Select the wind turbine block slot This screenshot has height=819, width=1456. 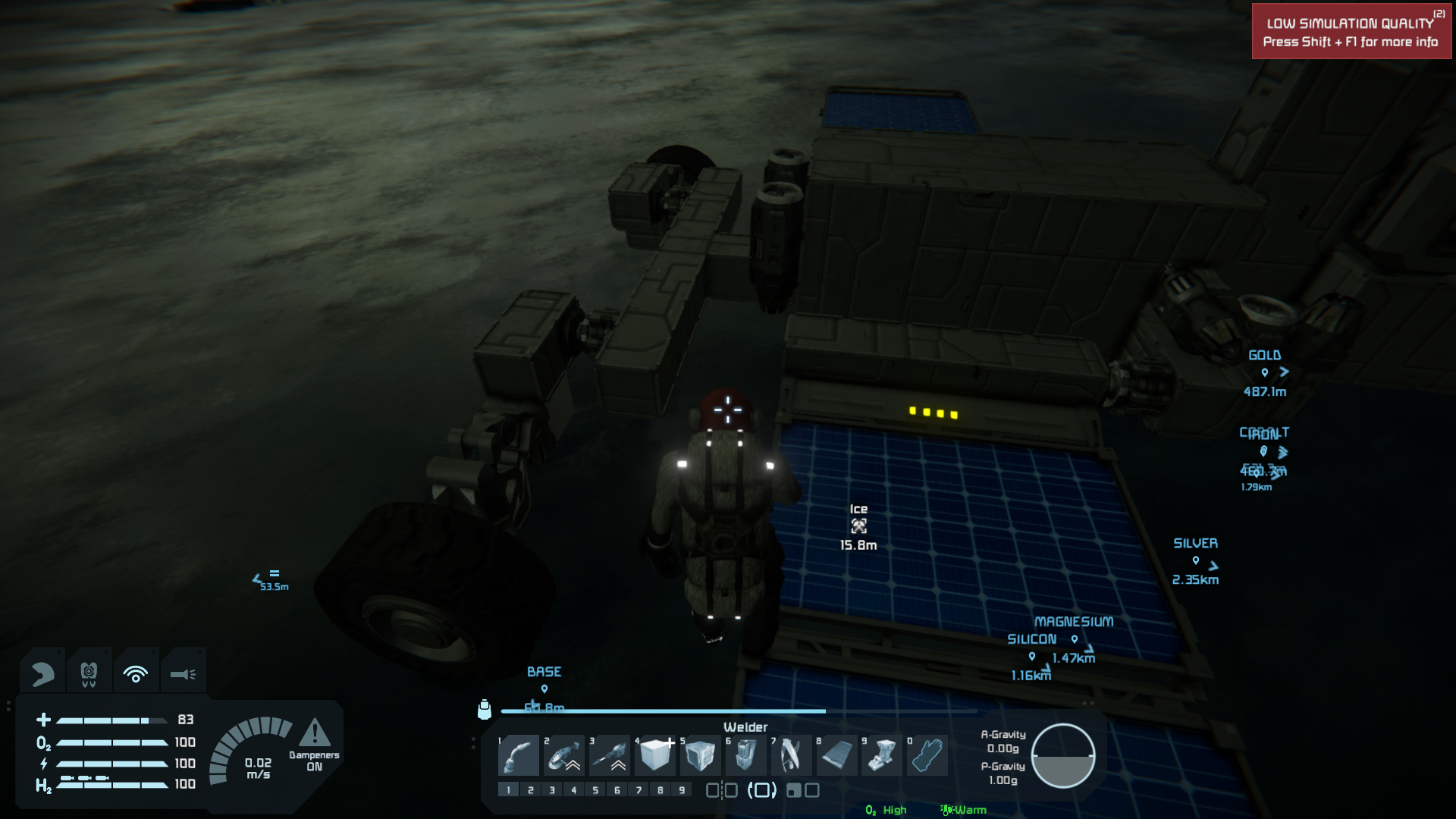(x=791, y=755)
